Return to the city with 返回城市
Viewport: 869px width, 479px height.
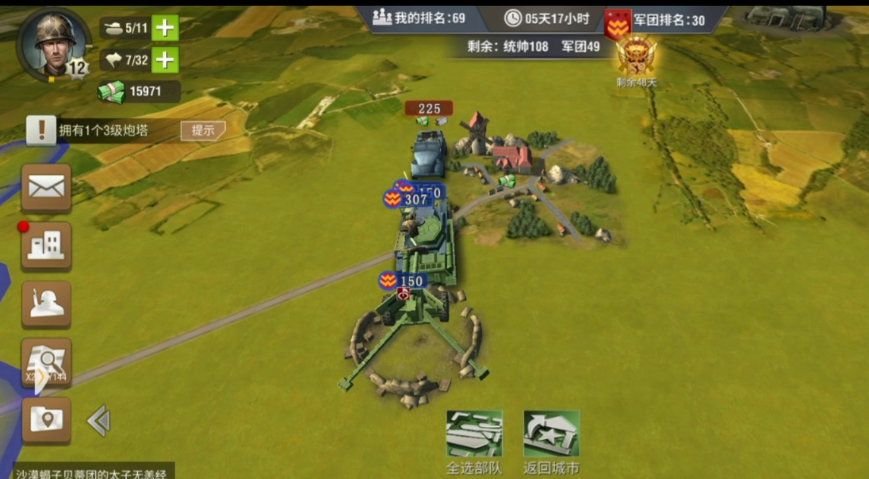[x=552, y=440]
